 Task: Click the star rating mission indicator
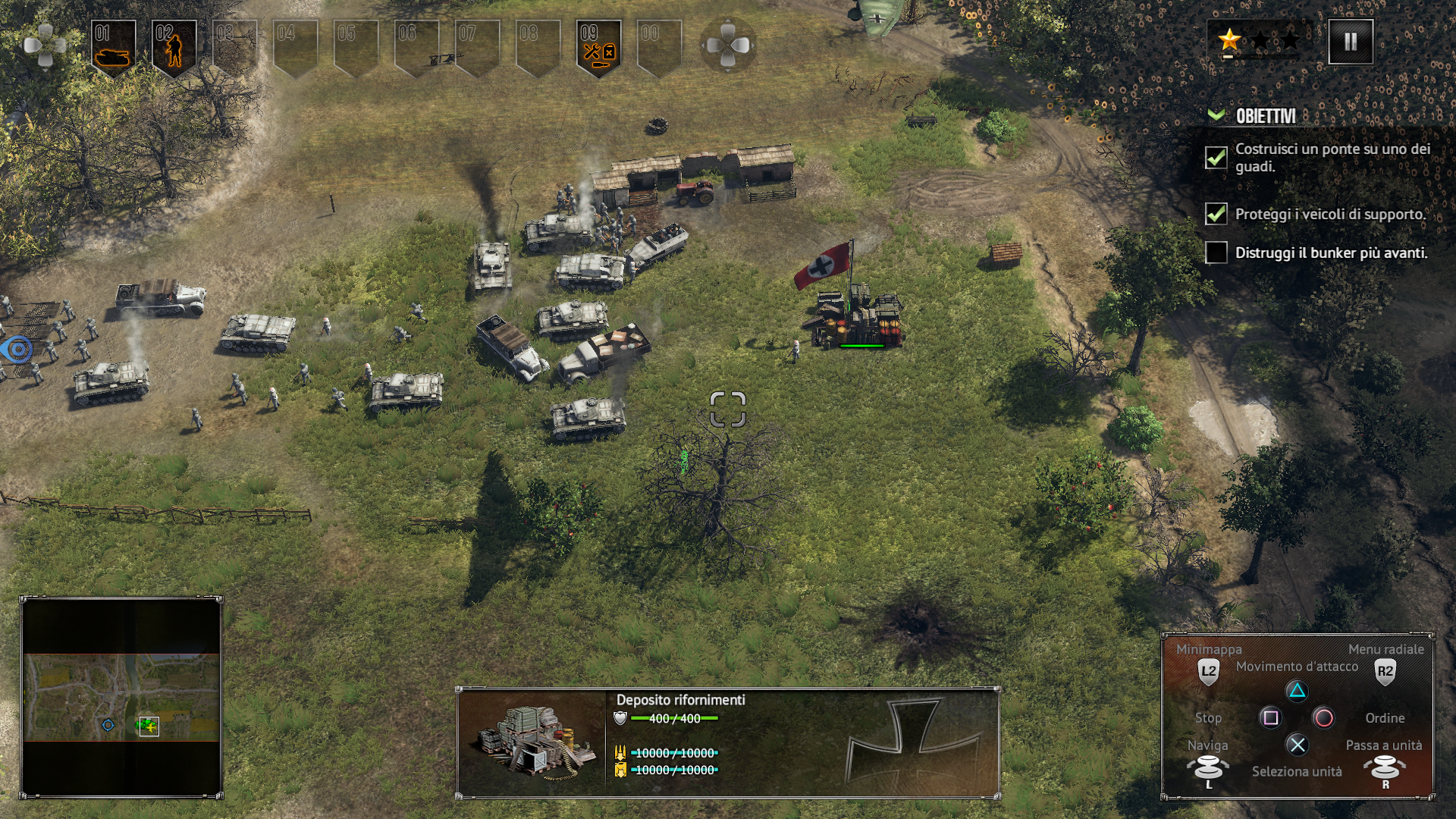[x=1260, y=41]
